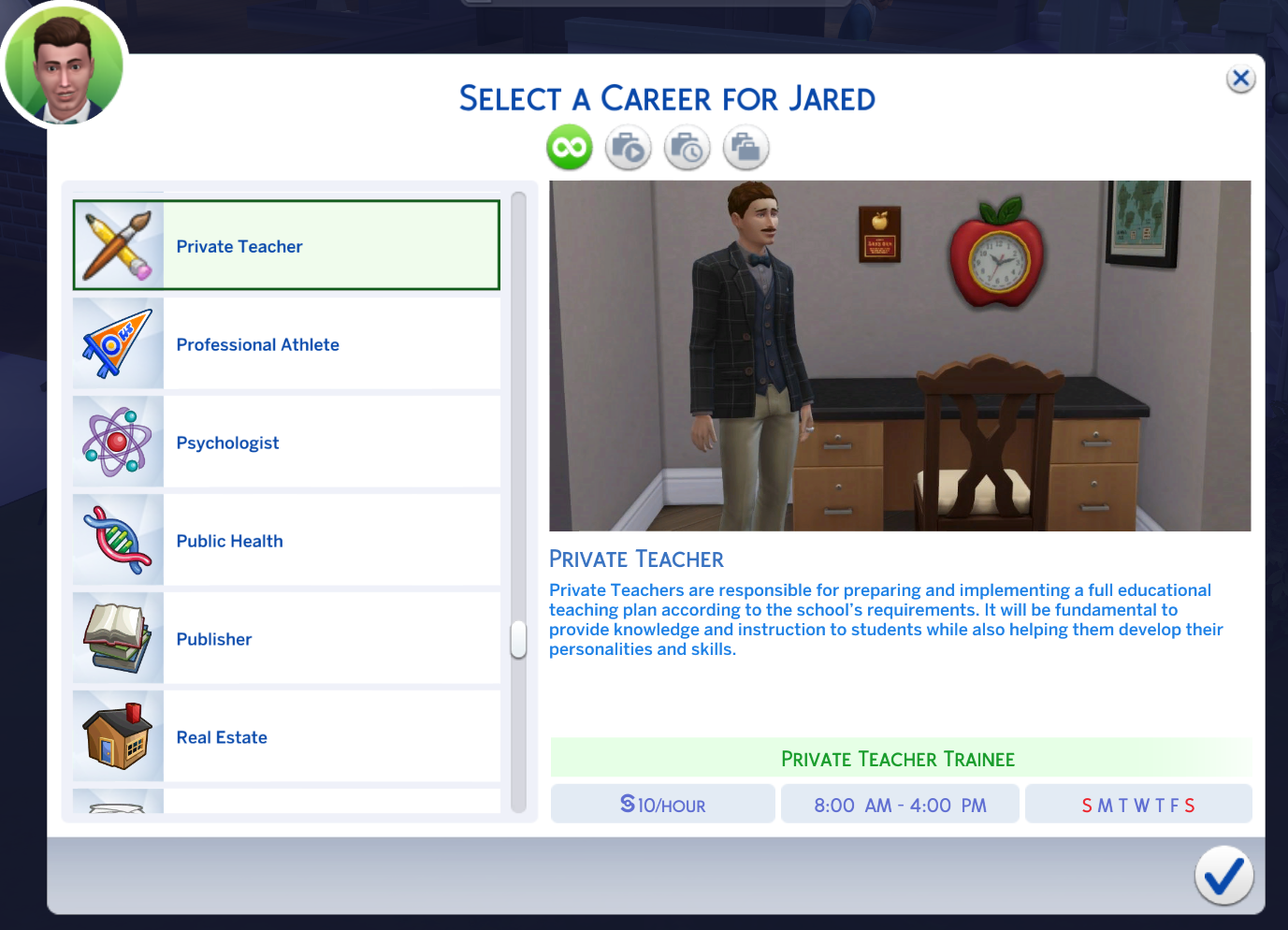This screenshot has width=1288, height=930.
Task: Click the career list scrollbar
Action: (x=517, y=639)
